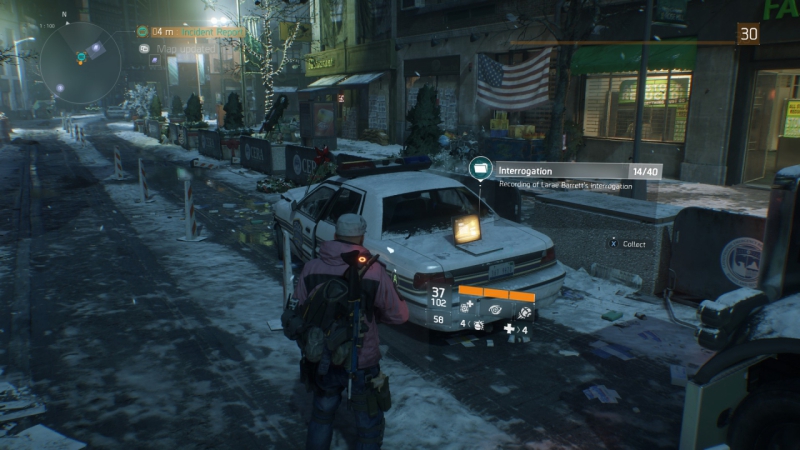Select the grenade icon
Screen dimensions: 800x450
click(x=479, y=326)
